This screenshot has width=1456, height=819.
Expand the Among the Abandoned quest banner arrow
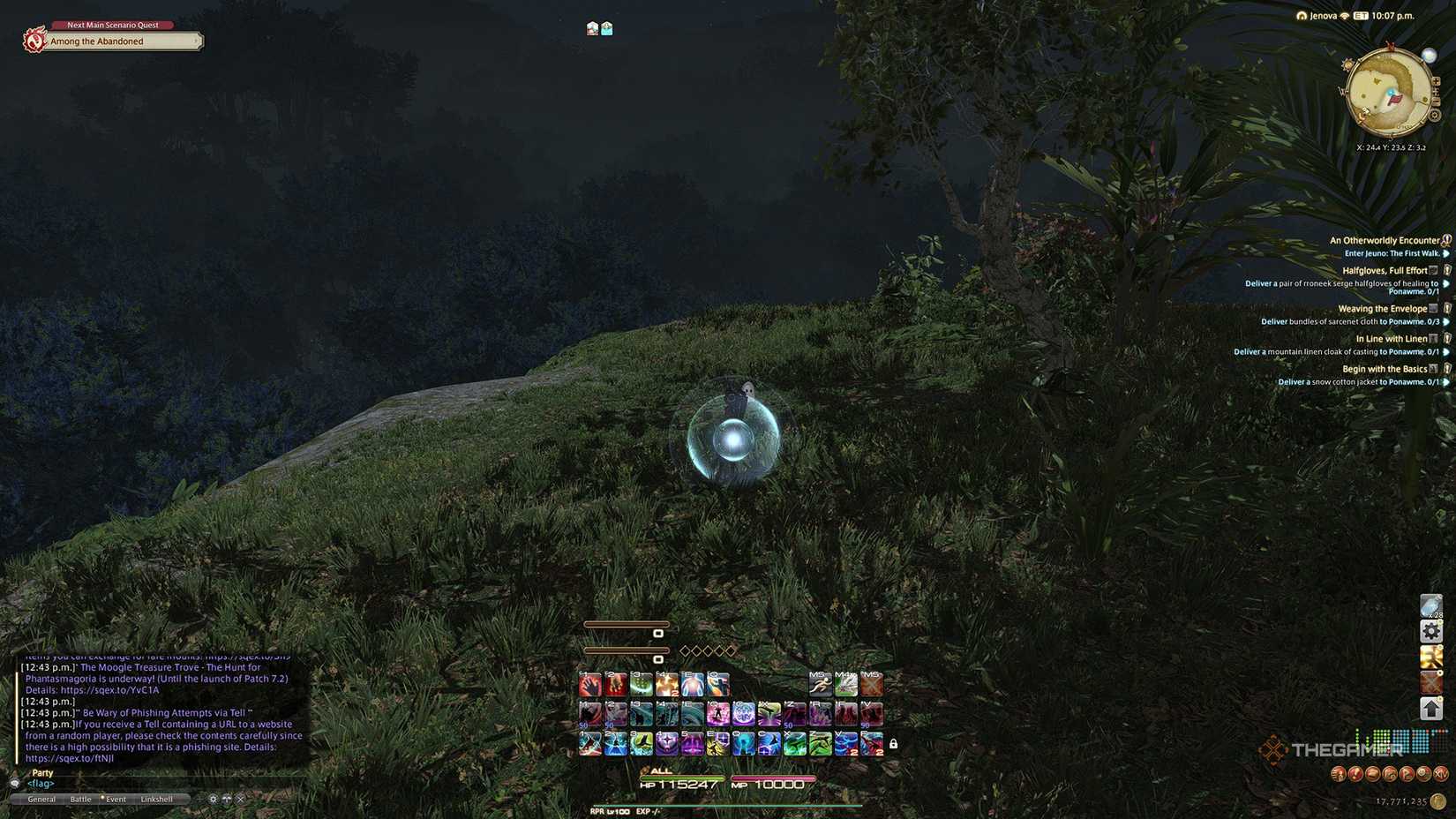pos(196,41)
